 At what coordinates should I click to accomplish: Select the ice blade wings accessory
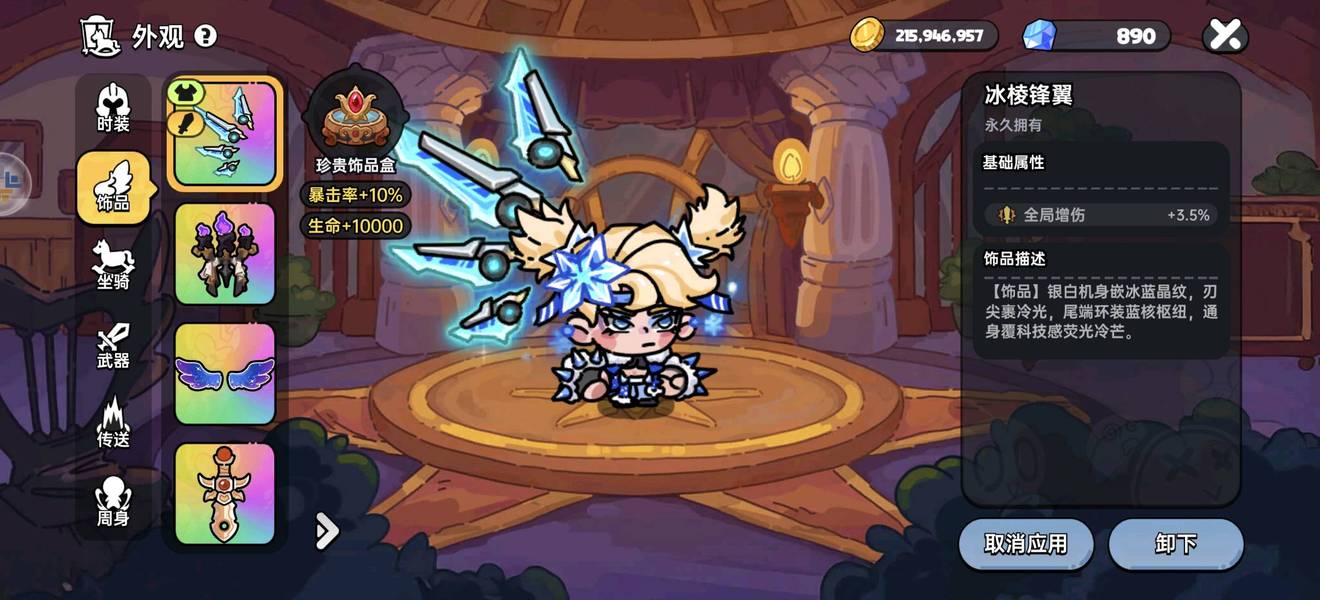225,134
